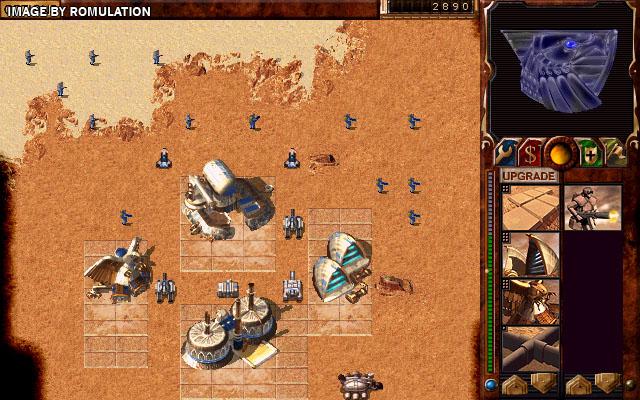Activate the wrench repair button

pos(502,153)
